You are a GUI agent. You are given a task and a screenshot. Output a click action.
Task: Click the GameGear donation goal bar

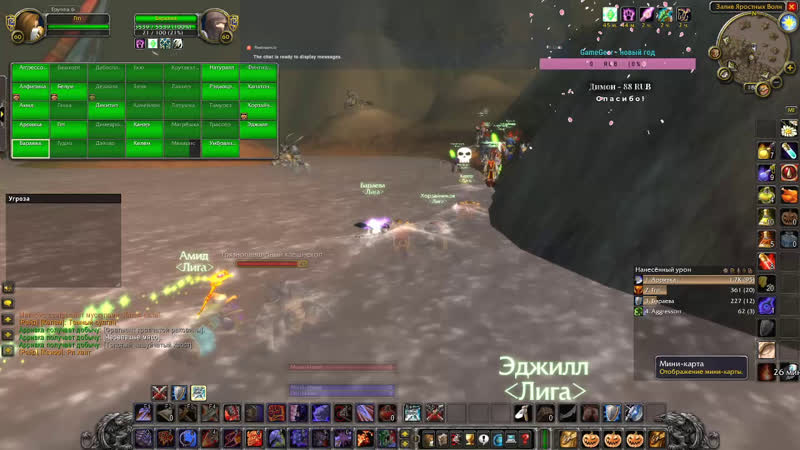tap(617, 63)
